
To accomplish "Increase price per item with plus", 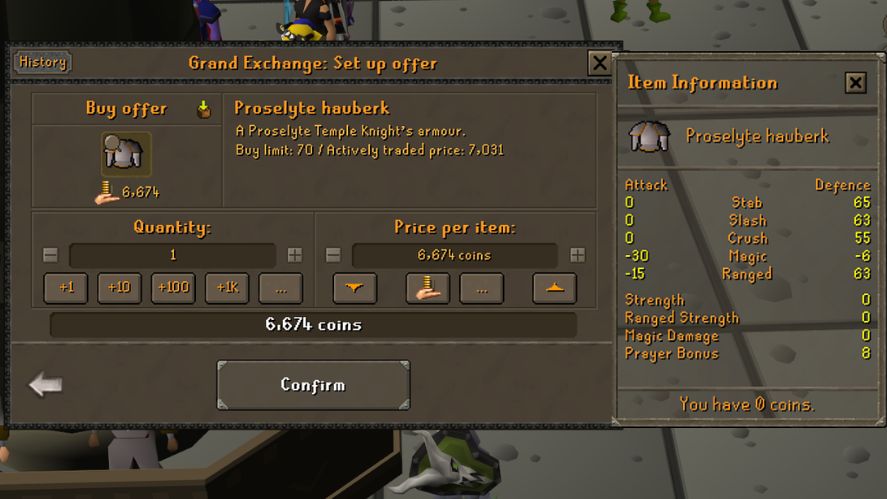I will pos(577,255).
